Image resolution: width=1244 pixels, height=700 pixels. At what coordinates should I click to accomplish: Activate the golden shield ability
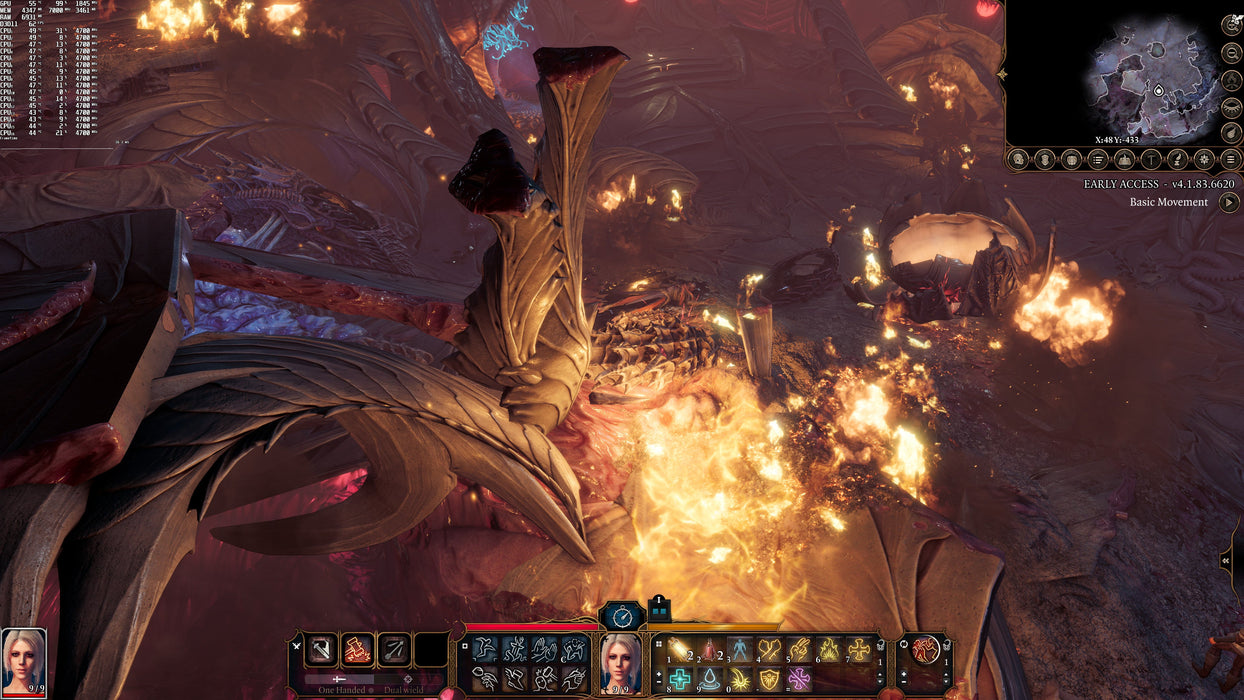tap(769, 679)
